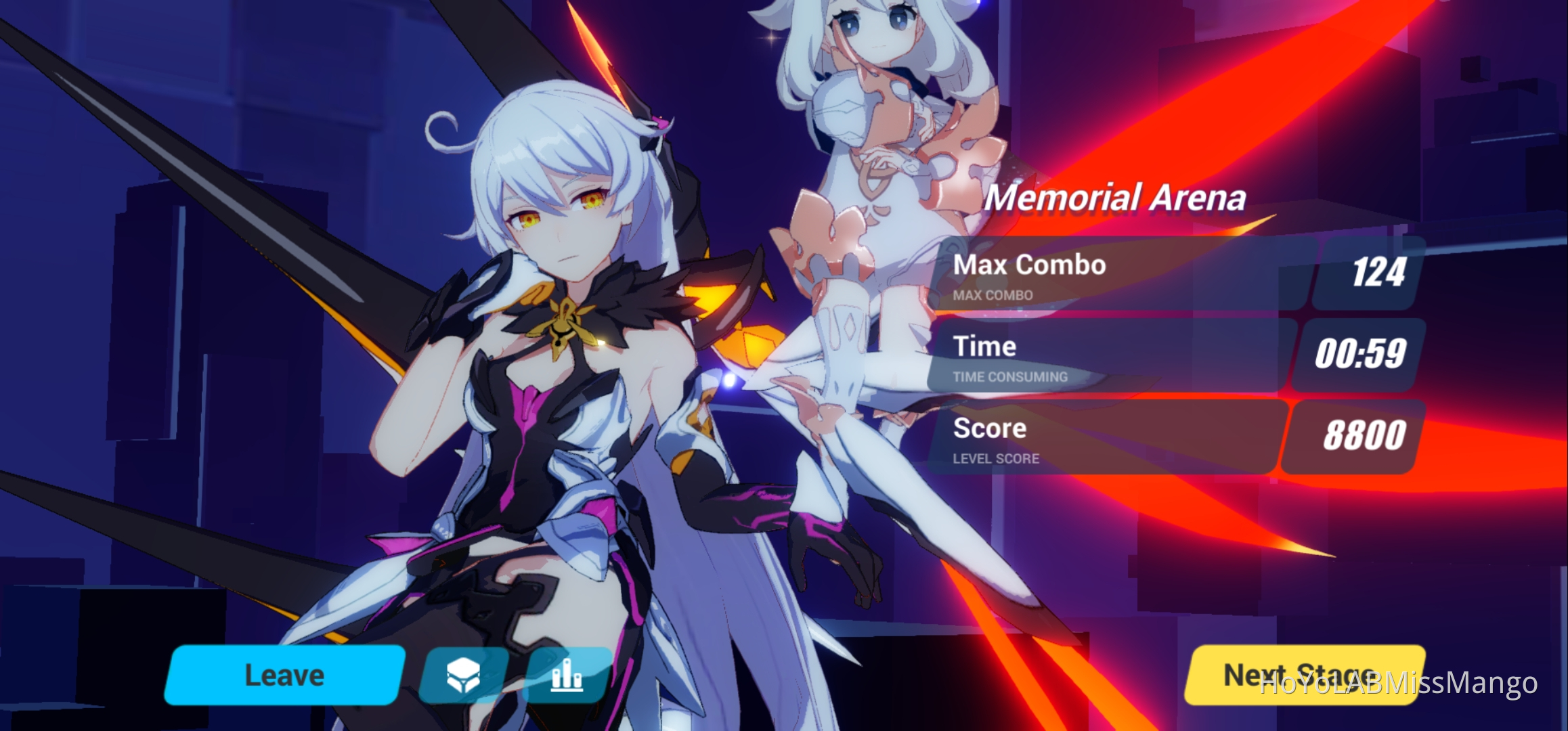Click the Leave button
1568x731 pixels.
click(x=284, y=673)
